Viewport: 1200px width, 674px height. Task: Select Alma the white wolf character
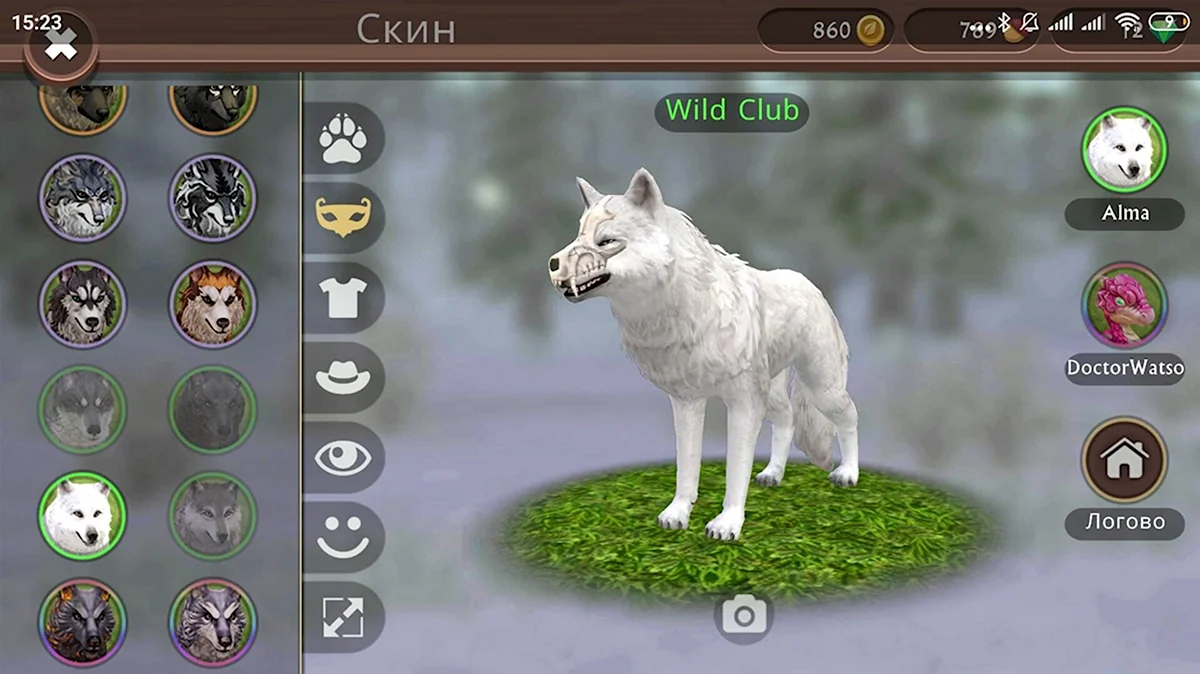tap(1124, 150)
